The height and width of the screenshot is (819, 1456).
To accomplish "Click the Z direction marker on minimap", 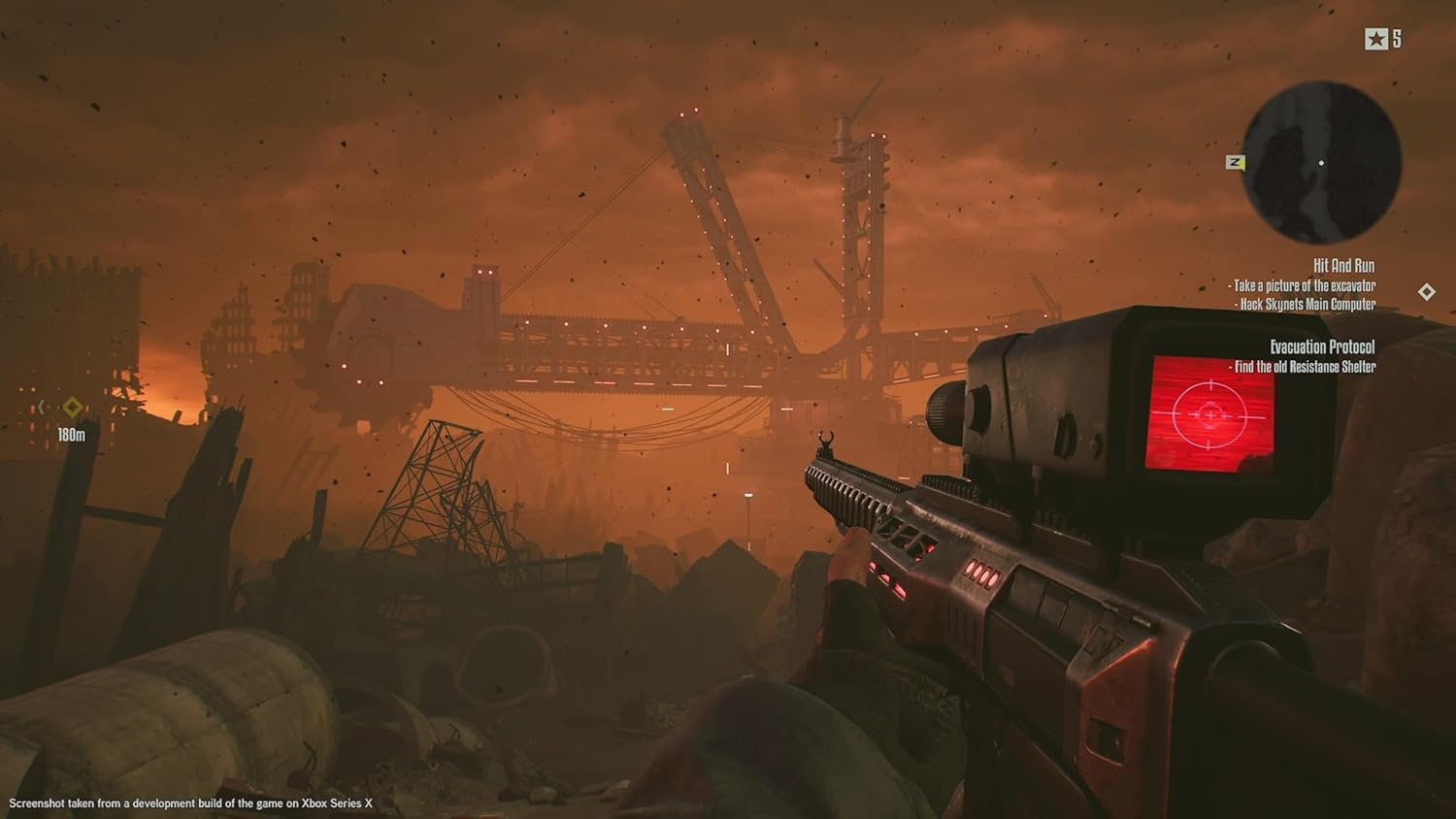I will click(x=1235, y=163).
